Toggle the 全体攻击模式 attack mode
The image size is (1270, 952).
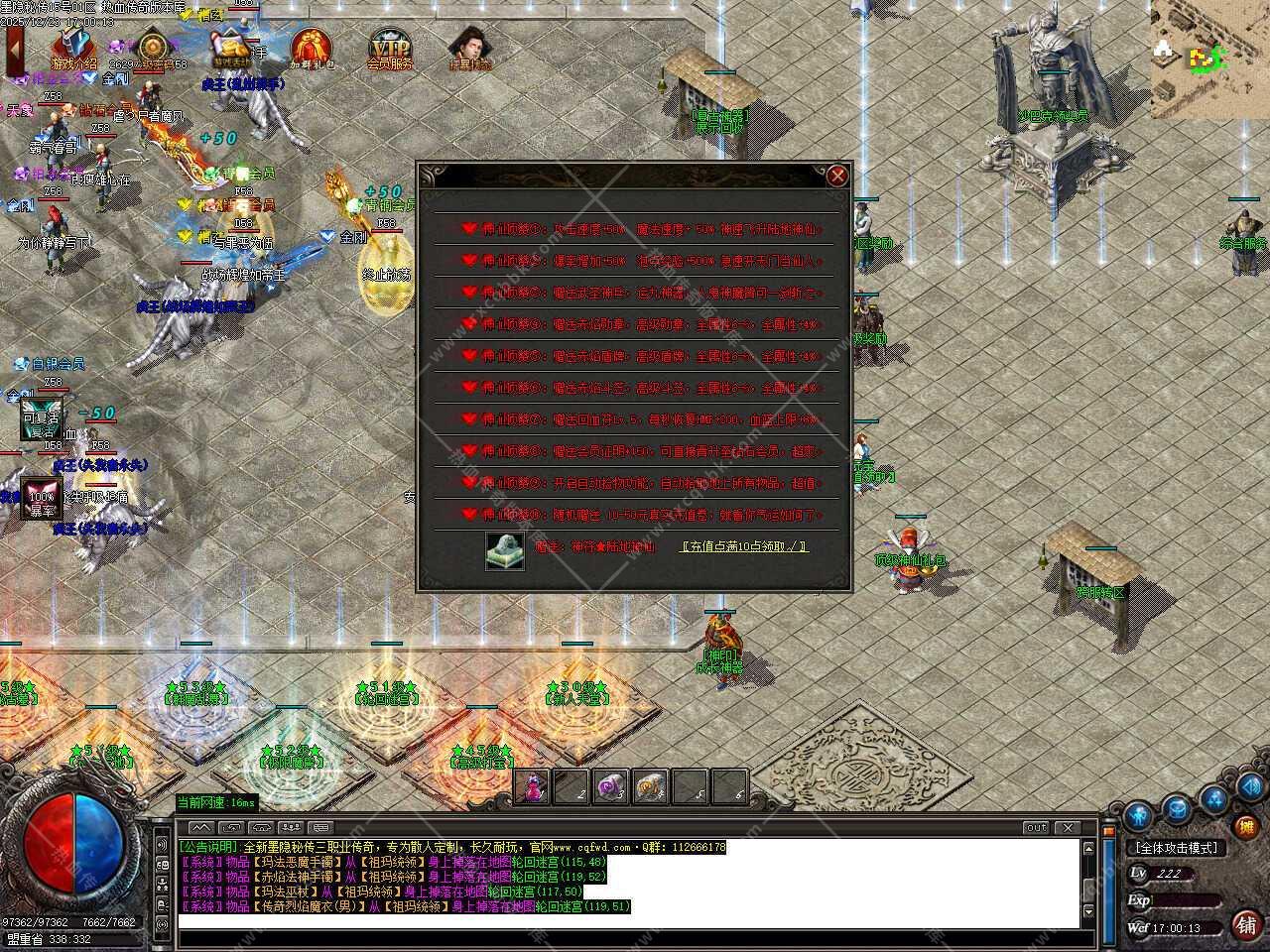point(1177,848)
